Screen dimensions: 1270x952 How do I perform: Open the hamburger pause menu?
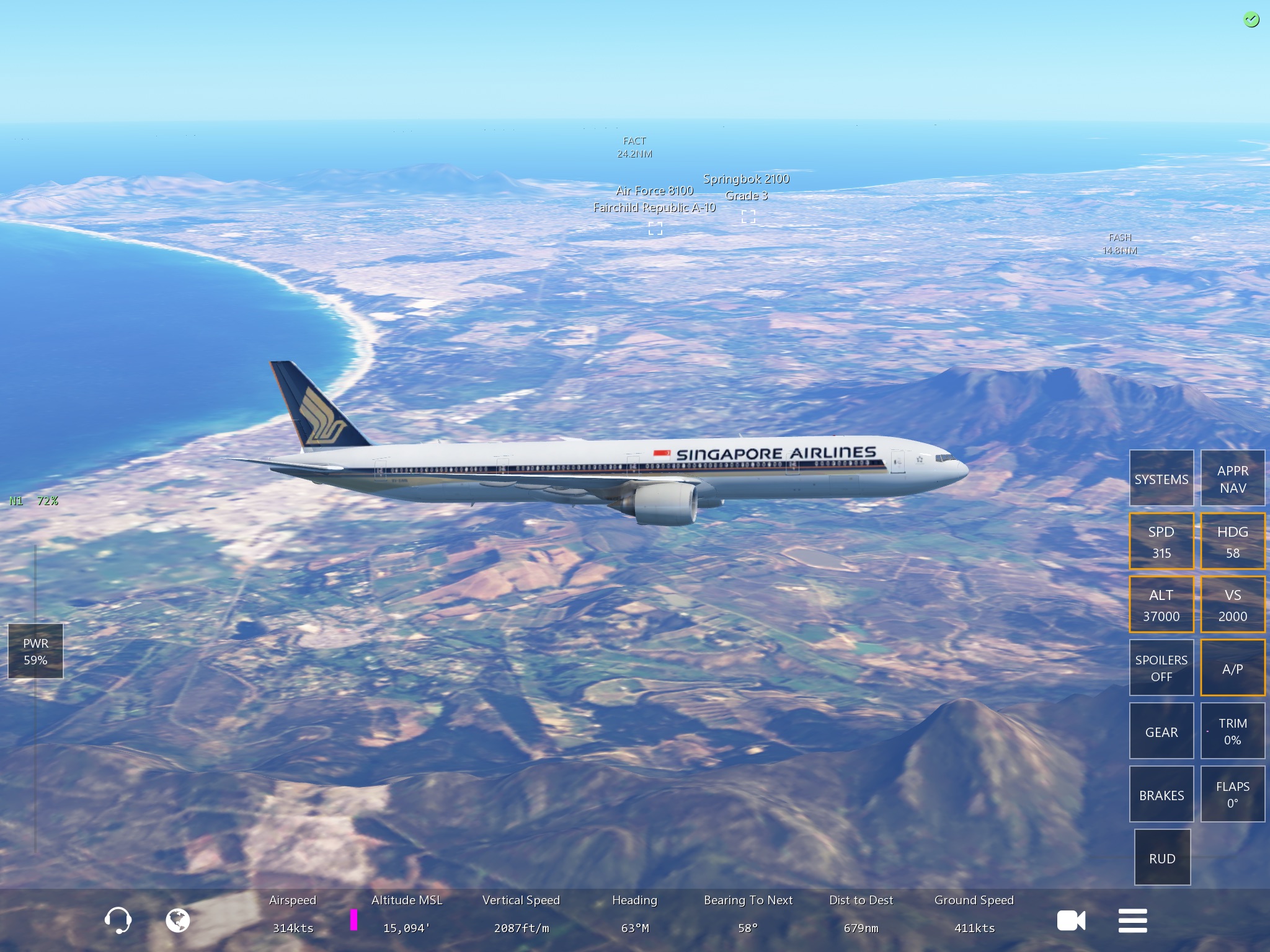tap(1132, 920)
